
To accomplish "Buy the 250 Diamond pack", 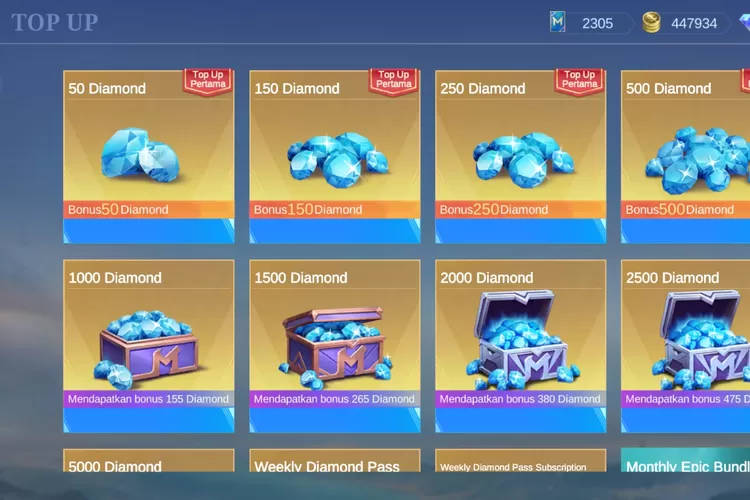I will click(521, 156).
